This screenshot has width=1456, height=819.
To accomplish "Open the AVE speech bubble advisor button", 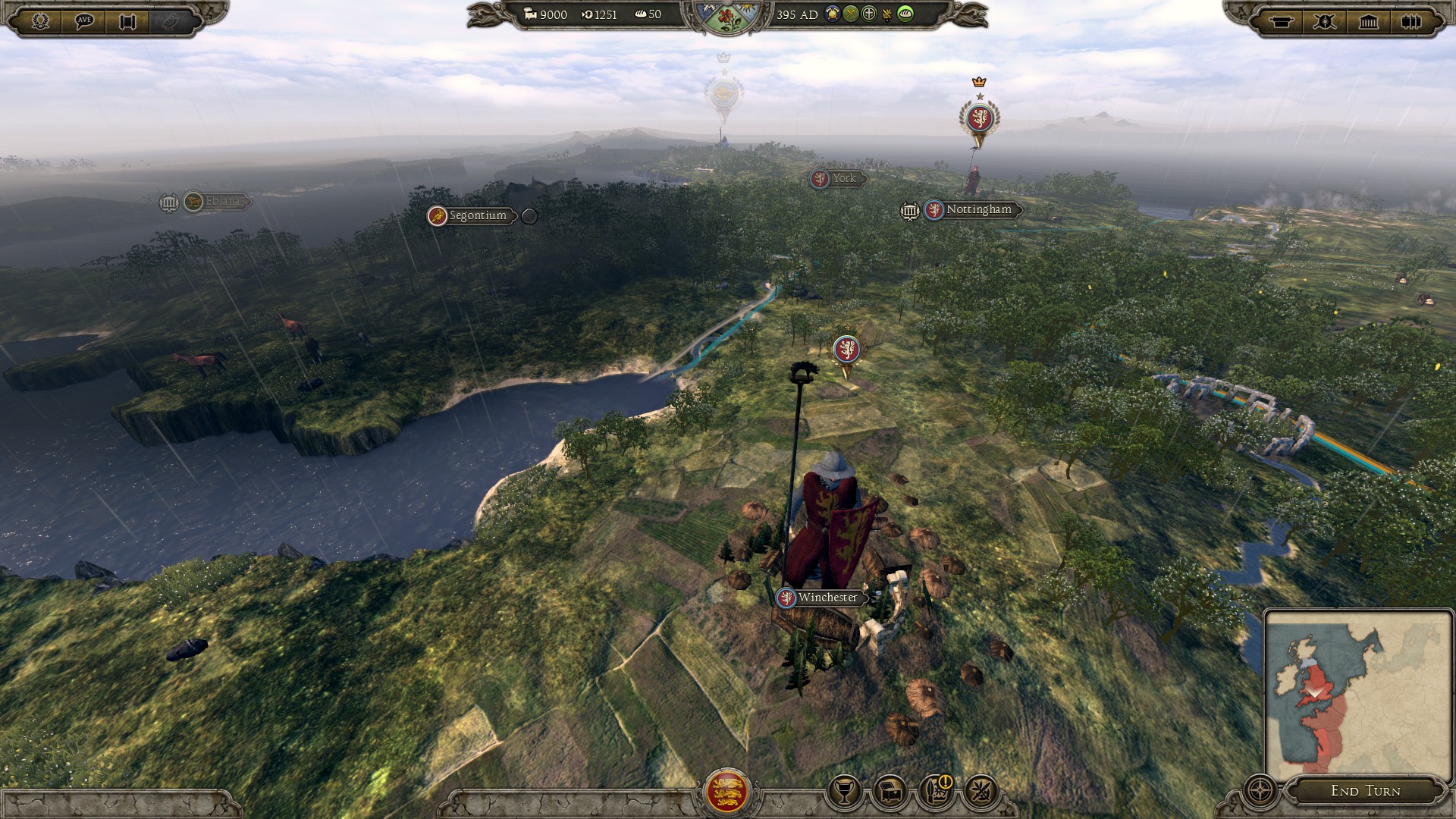I will 84,21.
